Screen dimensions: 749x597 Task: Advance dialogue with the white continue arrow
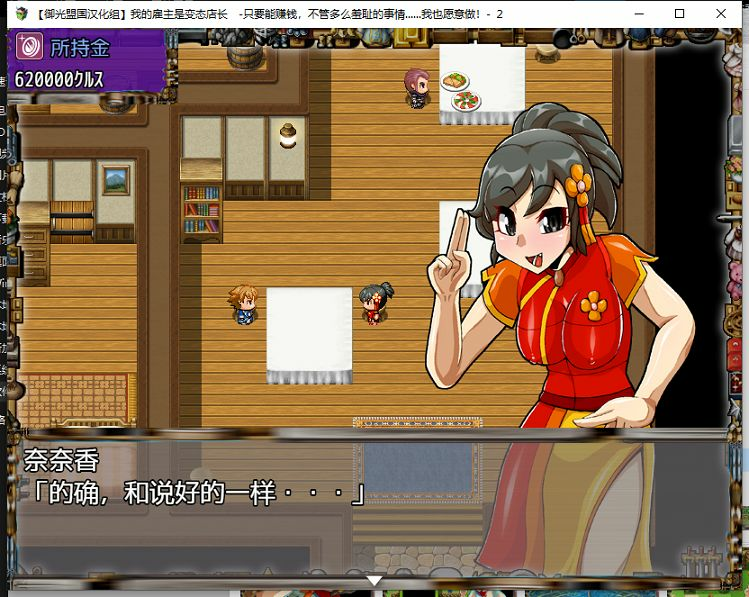pos(374,580)
